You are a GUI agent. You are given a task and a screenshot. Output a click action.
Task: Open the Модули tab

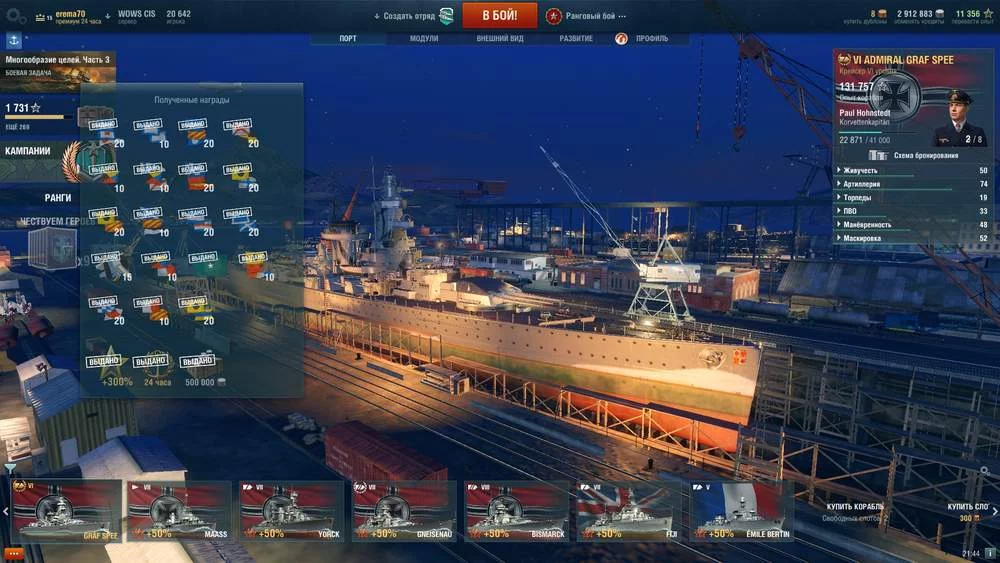[x=424, y=39]
